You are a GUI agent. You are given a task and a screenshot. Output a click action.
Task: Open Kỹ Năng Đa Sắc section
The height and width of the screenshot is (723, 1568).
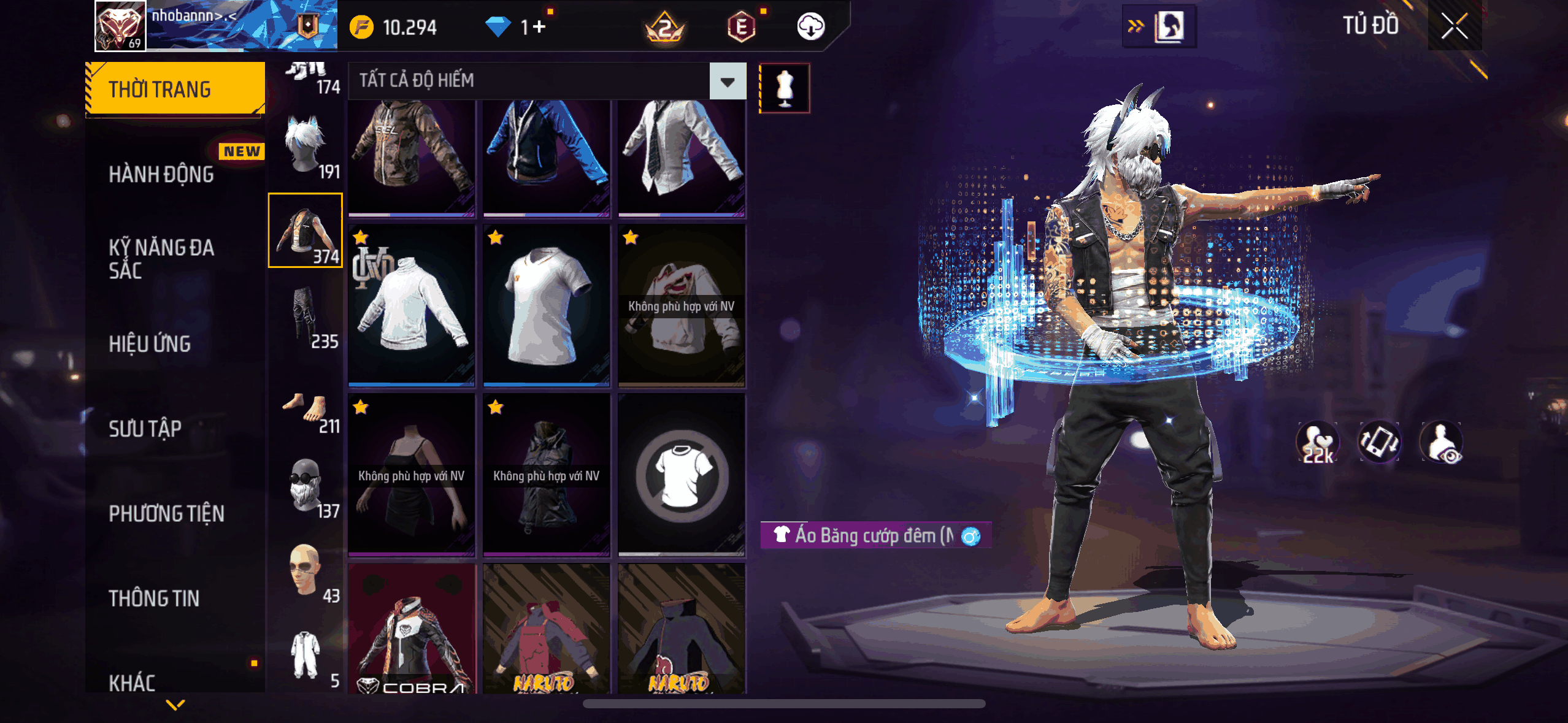161,259
